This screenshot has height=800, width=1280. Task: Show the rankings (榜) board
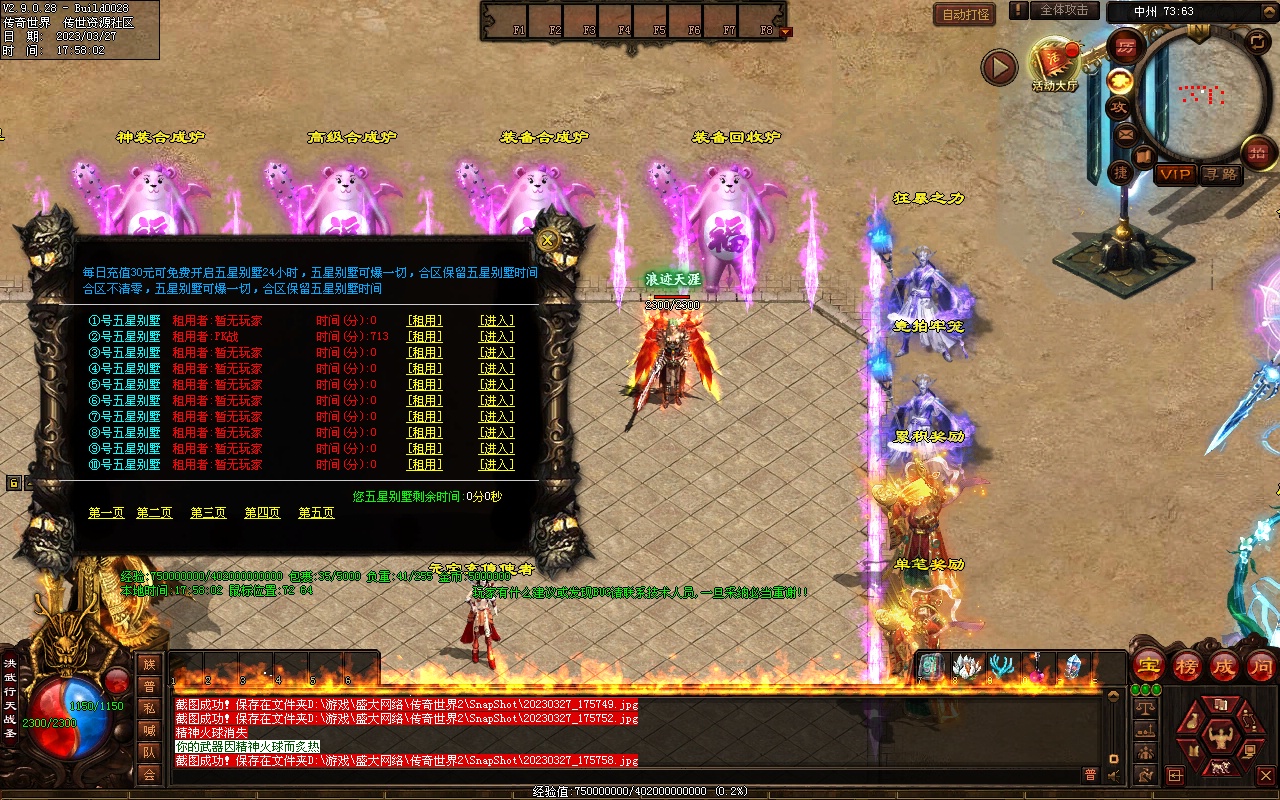(x=1187, y=665)
